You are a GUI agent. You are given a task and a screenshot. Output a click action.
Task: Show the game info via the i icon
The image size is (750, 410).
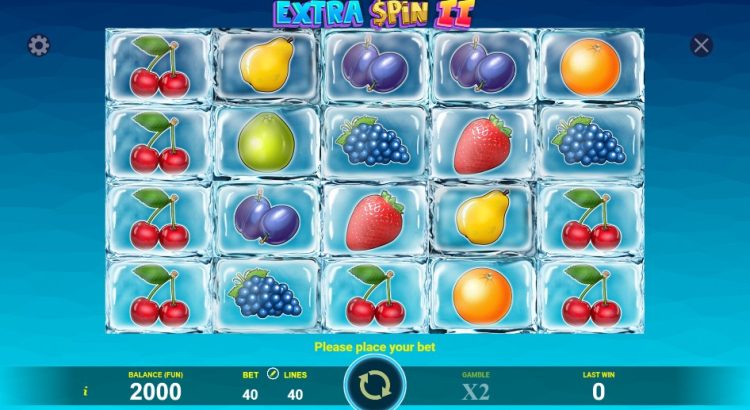(x=86, y=392)
